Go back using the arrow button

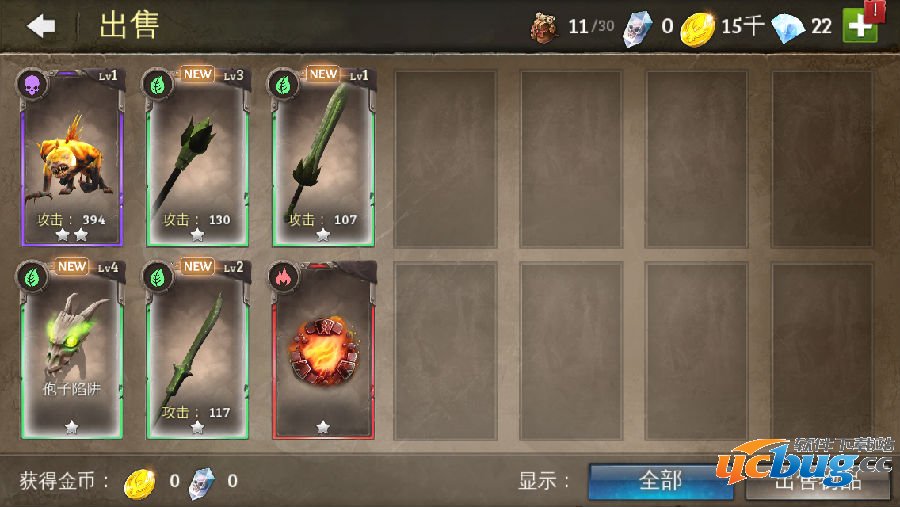click(x=41, y=26)
